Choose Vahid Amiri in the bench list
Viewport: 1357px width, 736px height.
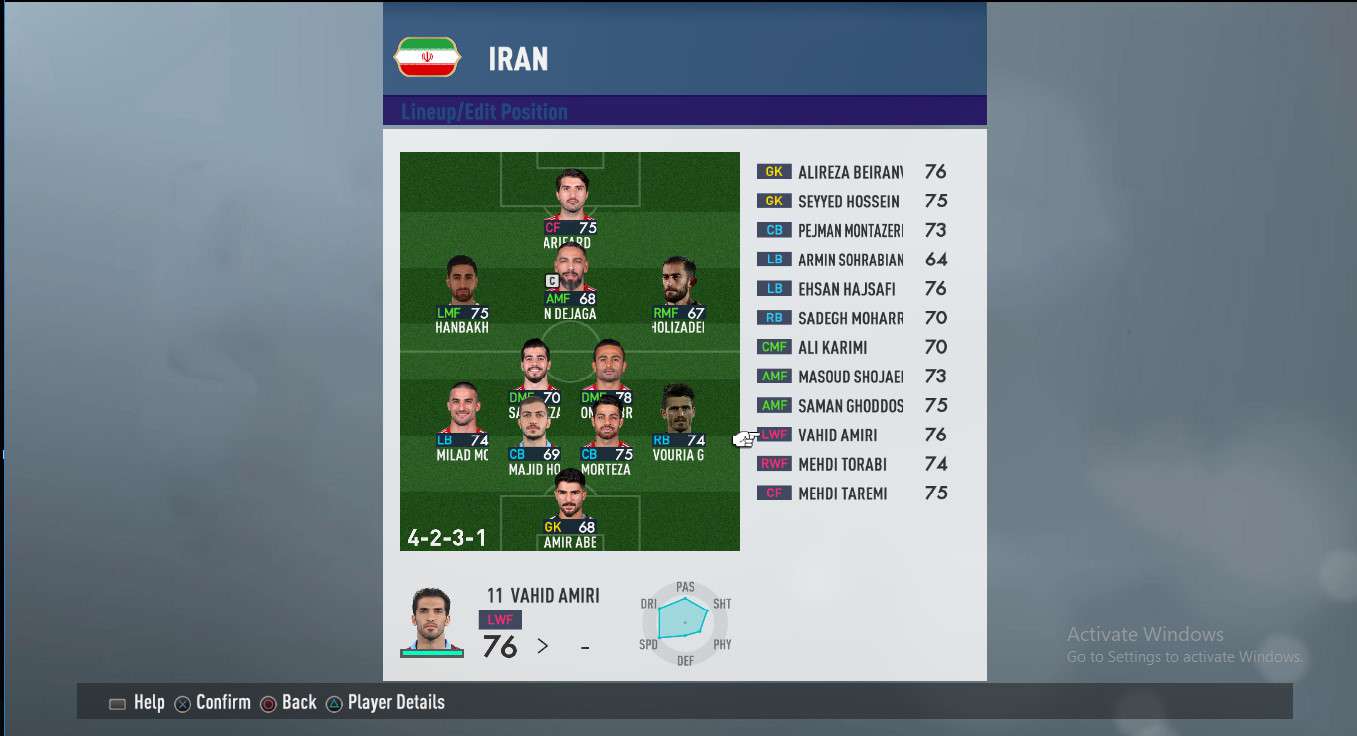(849, 435)
